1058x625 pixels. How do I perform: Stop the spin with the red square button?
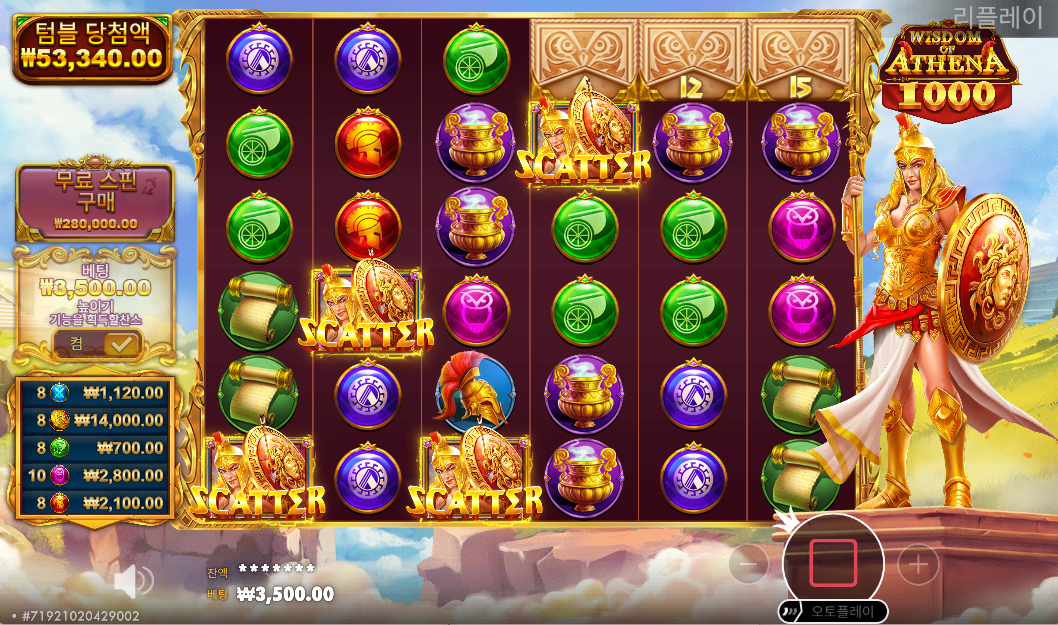coord(832,564)
